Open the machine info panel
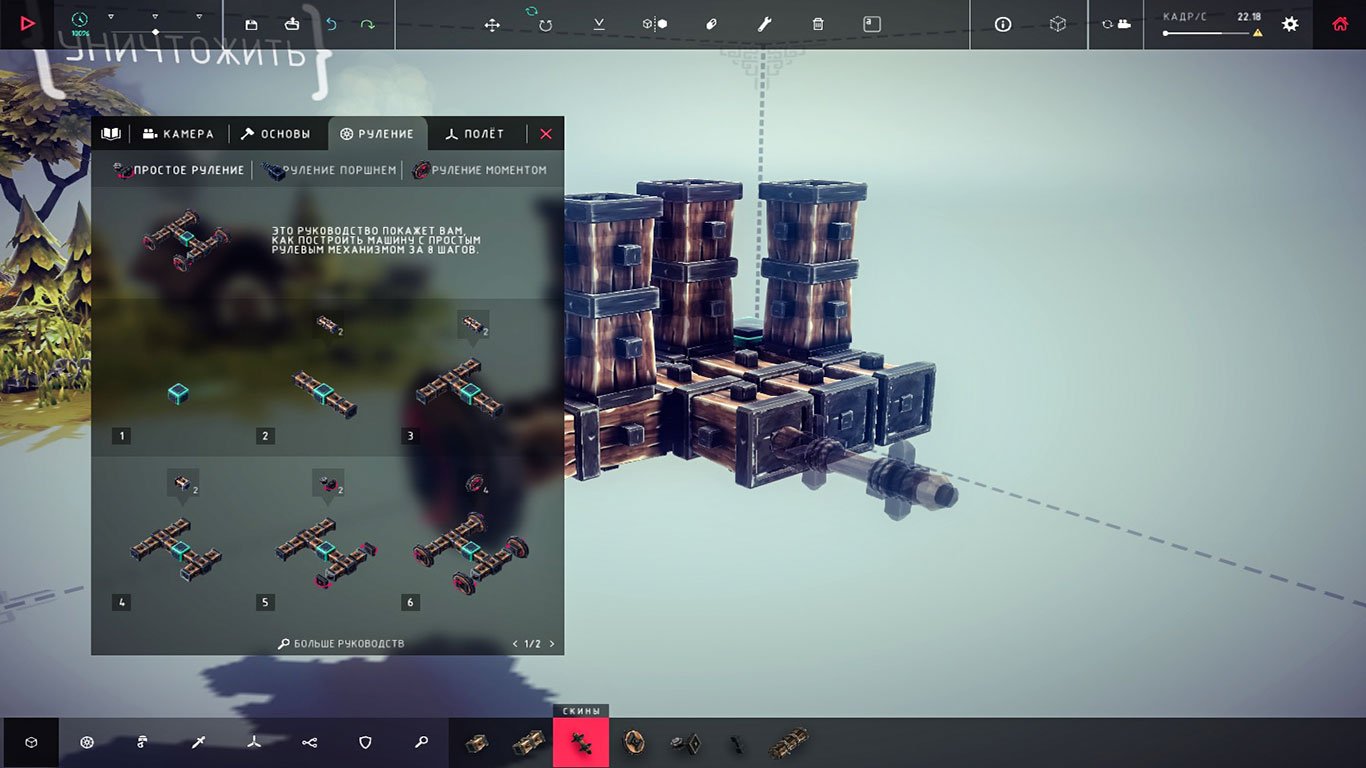This screenshot has width=1366, height=768. click(x=1002, y=24)
